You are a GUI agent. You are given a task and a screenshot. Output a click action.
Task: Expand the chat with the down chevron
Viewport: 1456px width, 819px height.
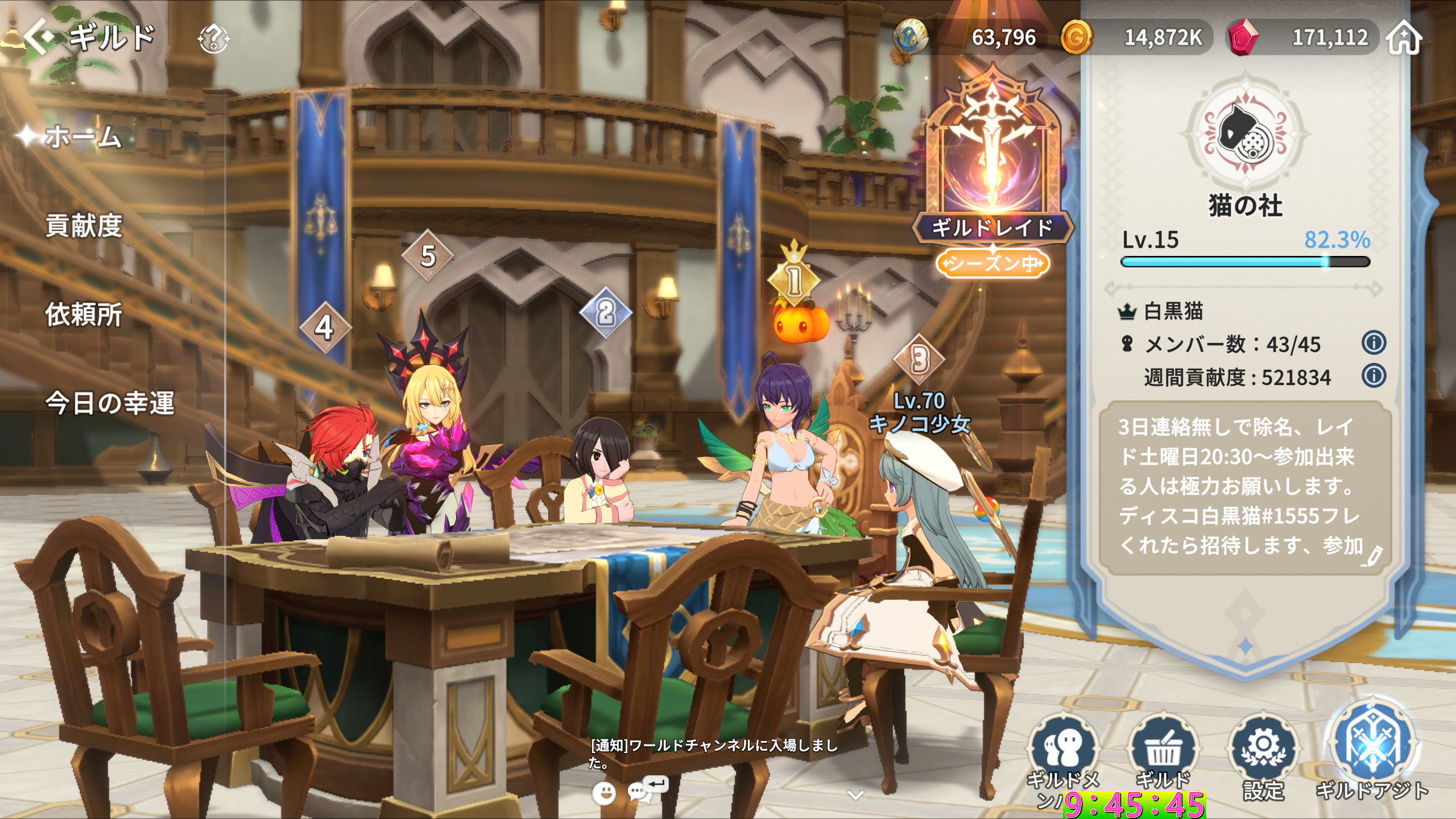[855, 795]
